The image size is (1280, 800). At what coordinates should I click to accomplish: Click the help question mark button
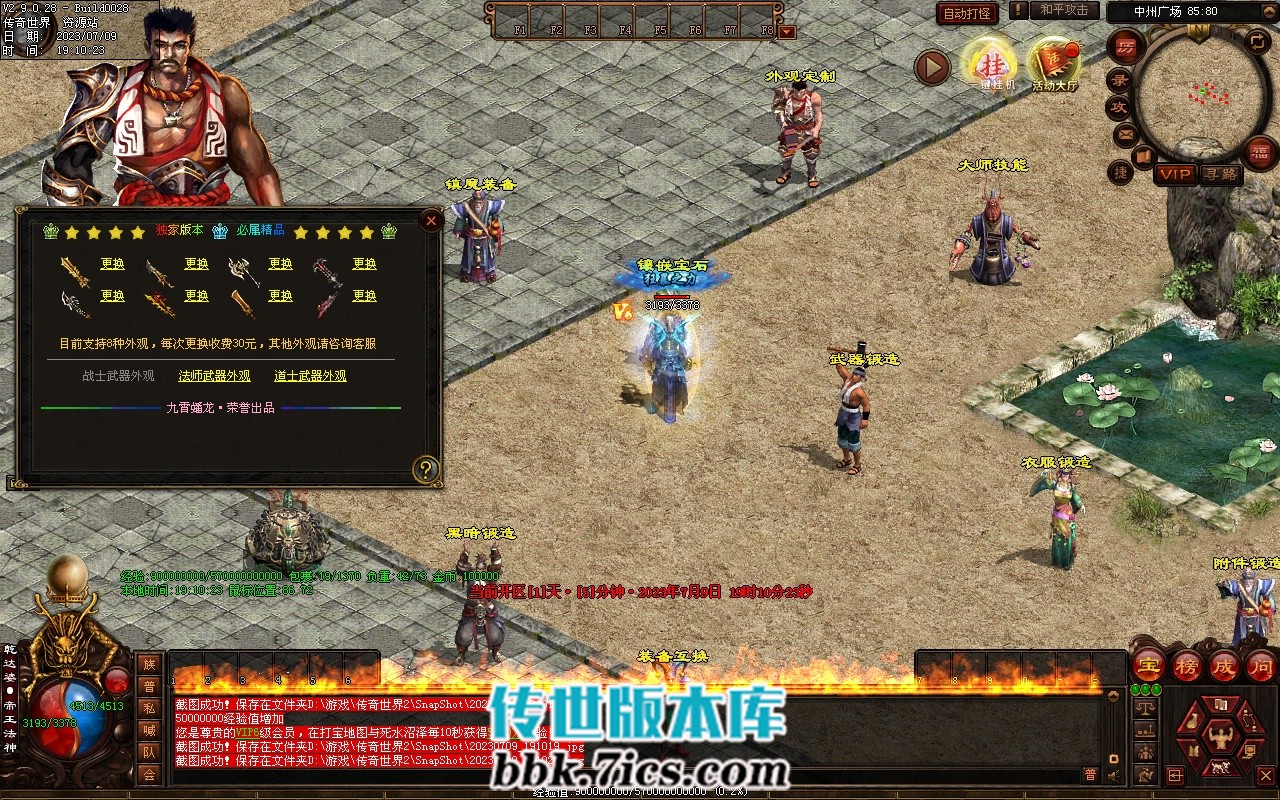[426, 469]
